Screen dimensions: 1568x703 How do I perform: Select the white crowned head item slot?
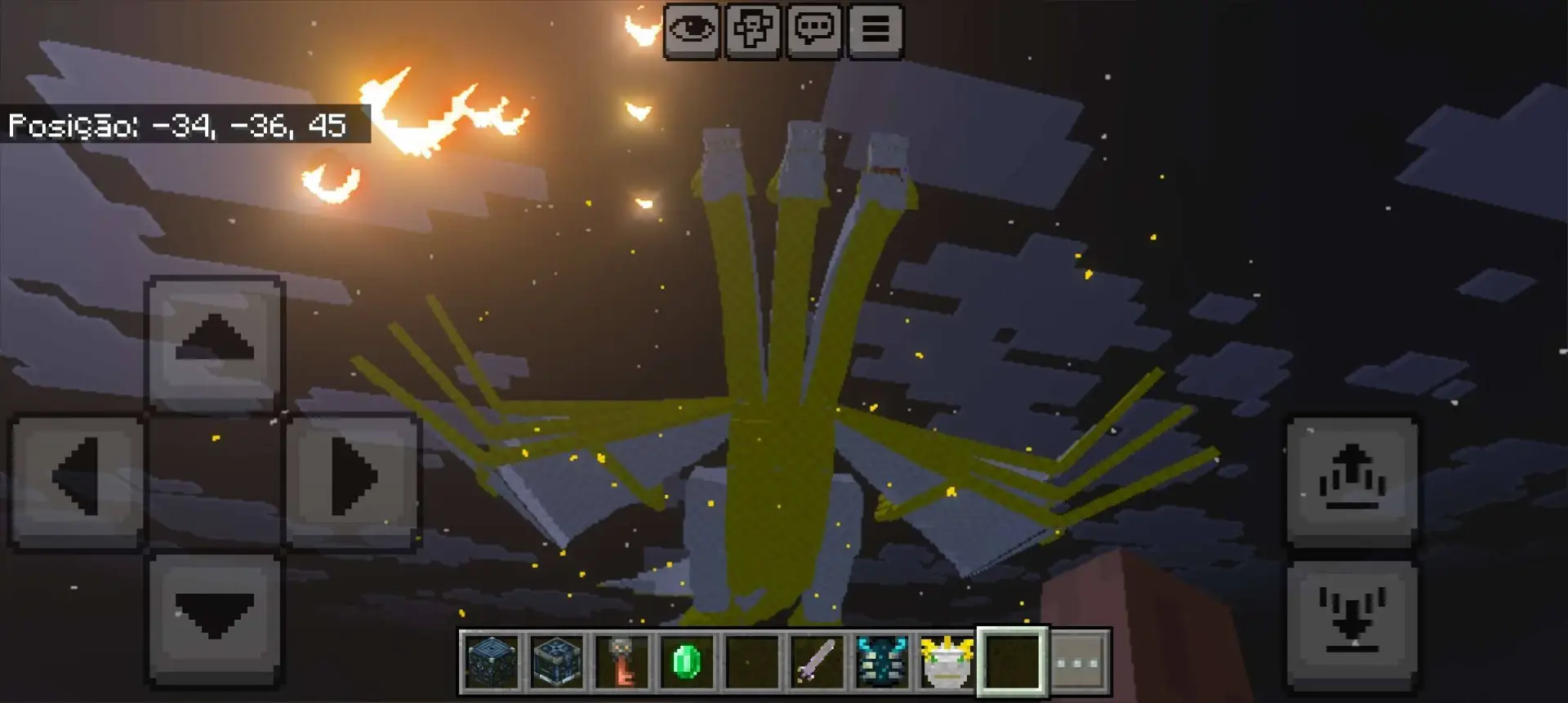[x=947, y=662]
